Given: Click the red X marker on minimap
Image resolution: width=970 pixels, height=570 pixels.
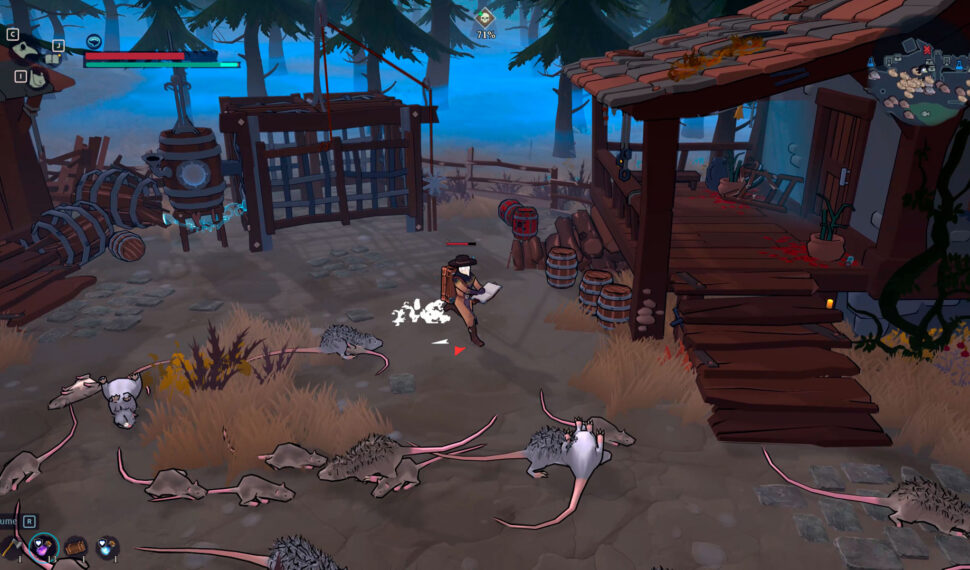Looking at the screenshot, I should click(x=927, y=49).
